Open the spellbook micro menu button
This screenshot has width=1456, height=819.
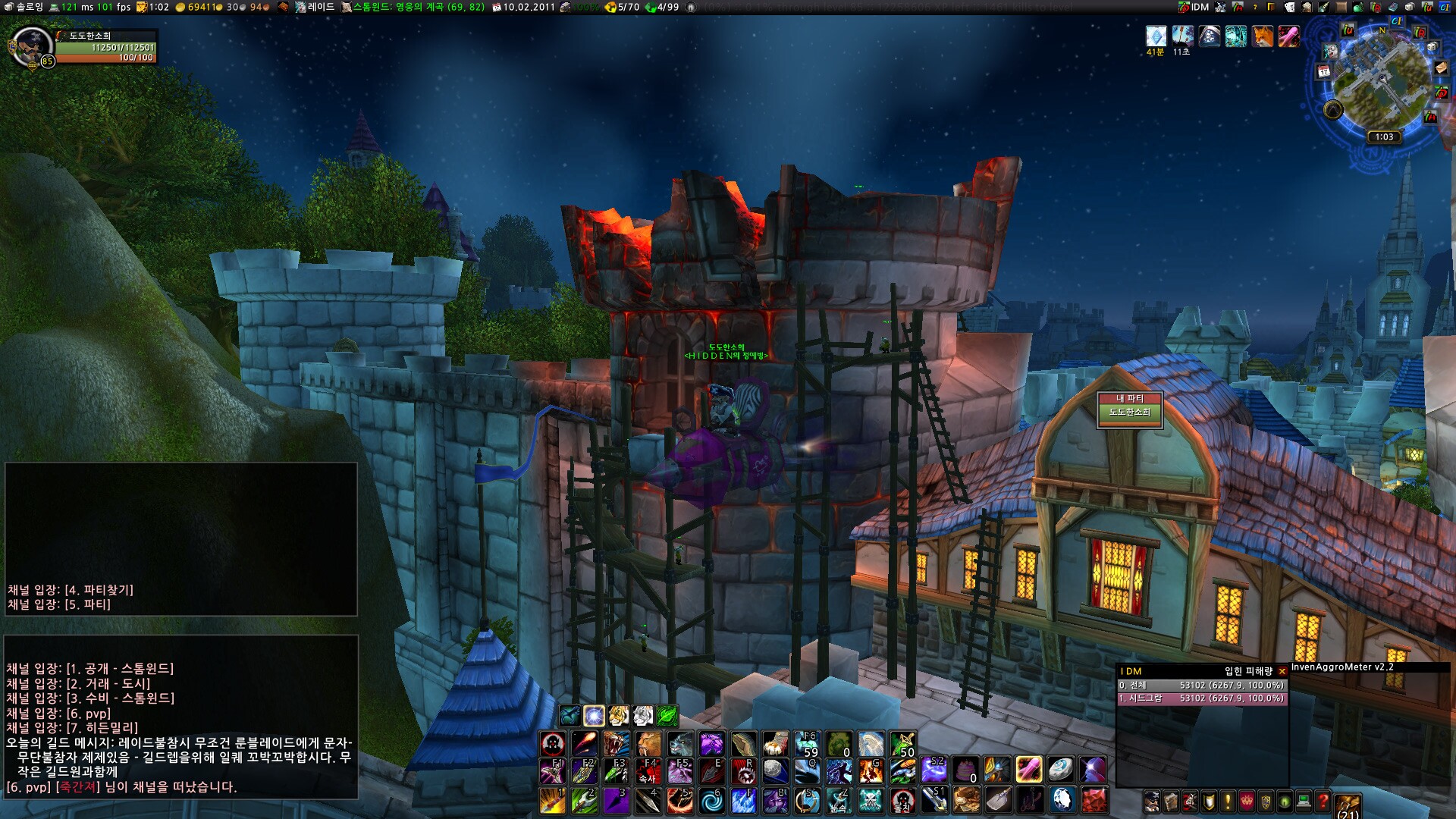[x=1171, y=801]
